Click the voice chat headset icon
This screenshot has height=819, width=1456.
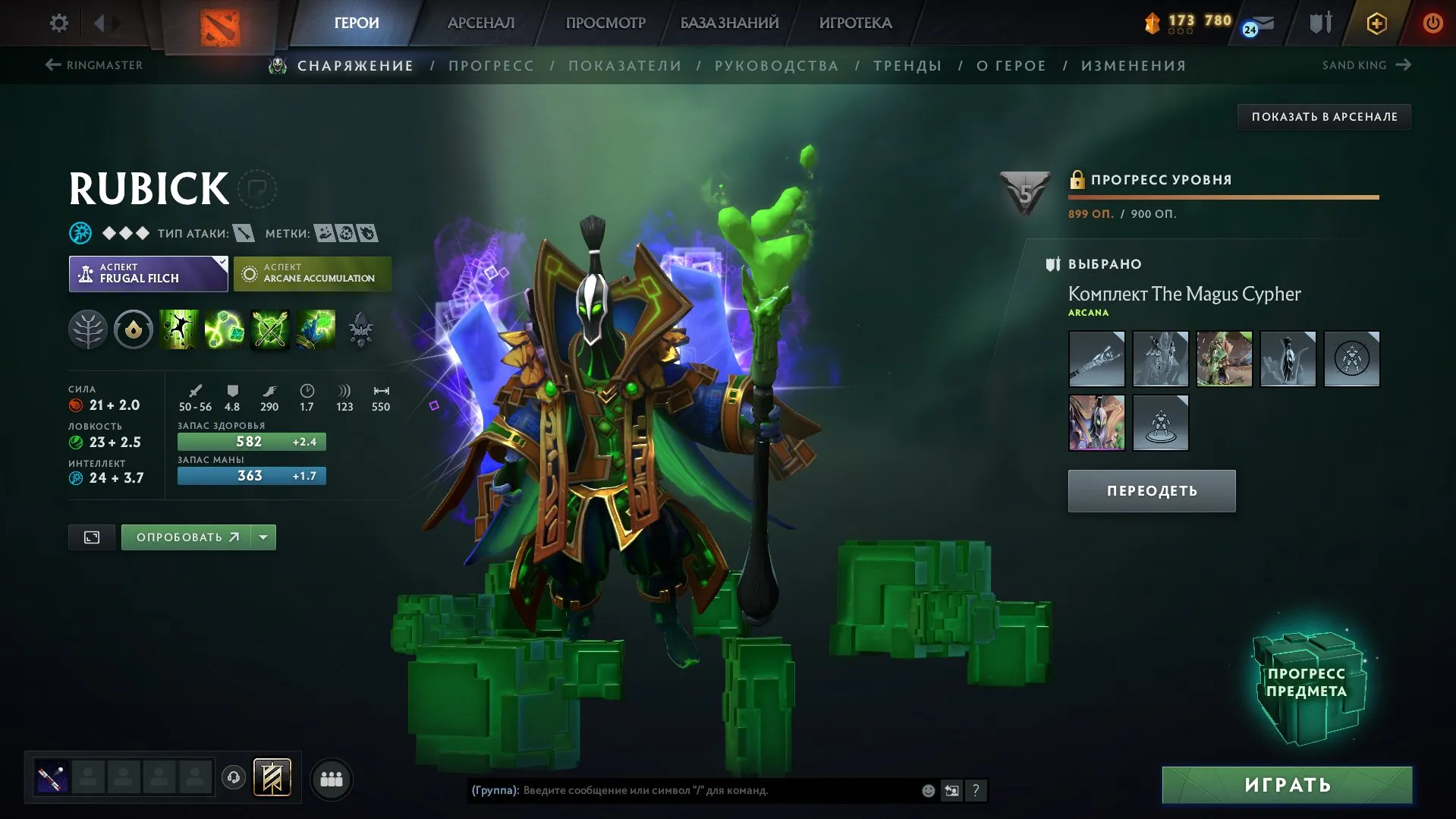(x=233, y=777)
